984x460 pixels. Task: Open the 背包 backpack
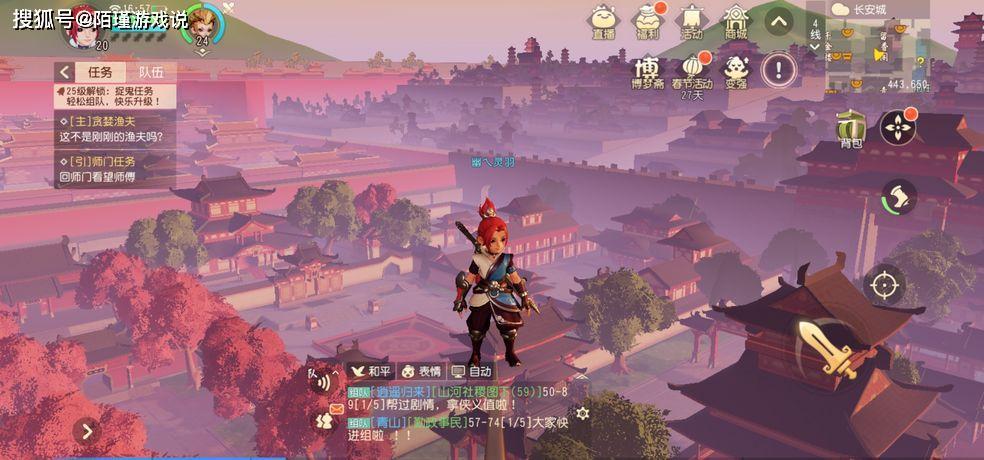pos(851,127)
